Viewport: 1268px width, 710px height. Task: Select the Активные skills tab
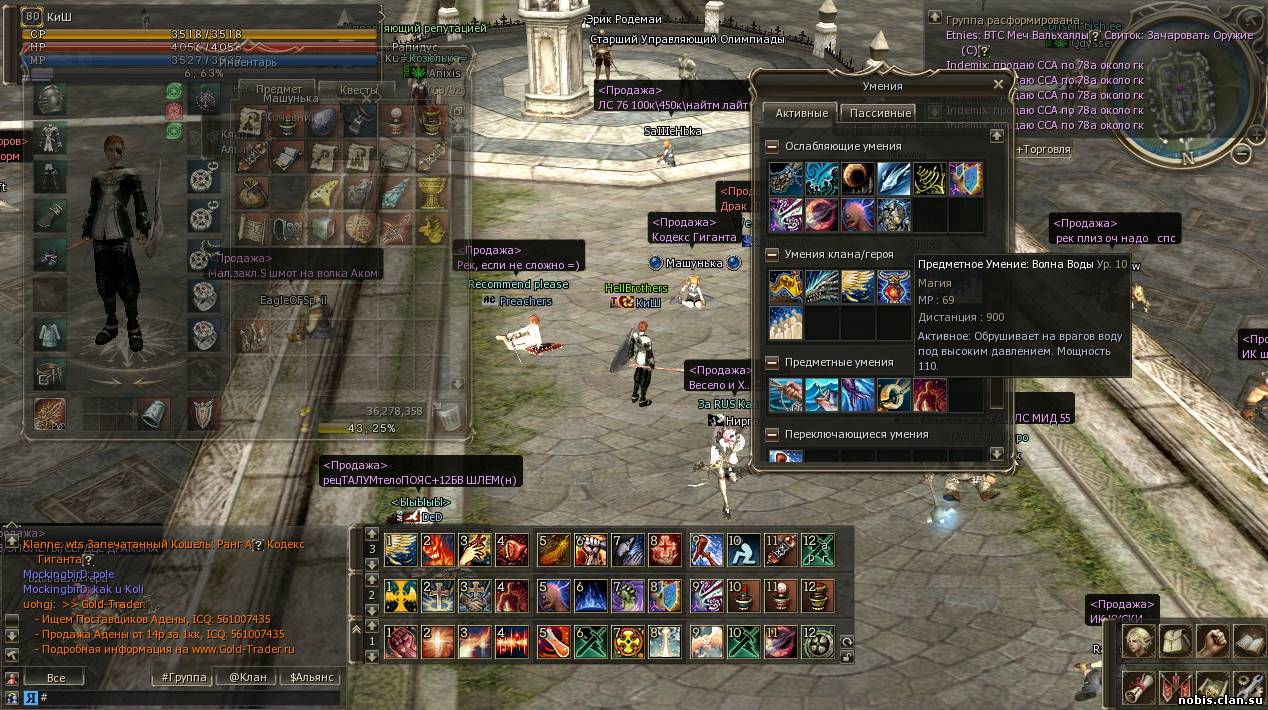tap(802, 113)
